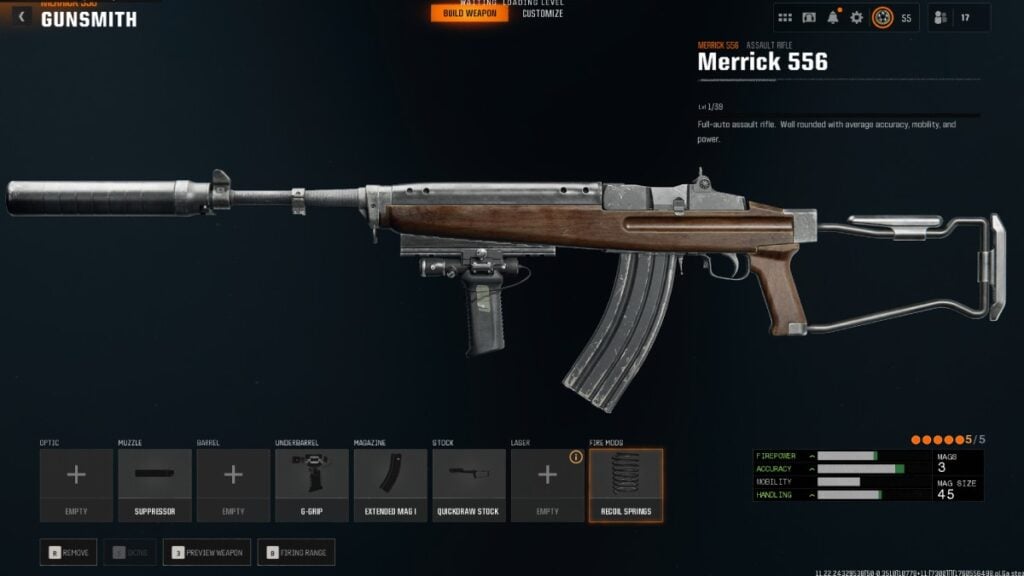Click the Preview Weapon button
The image size is (1024, 576).
[x=207, y=551]
